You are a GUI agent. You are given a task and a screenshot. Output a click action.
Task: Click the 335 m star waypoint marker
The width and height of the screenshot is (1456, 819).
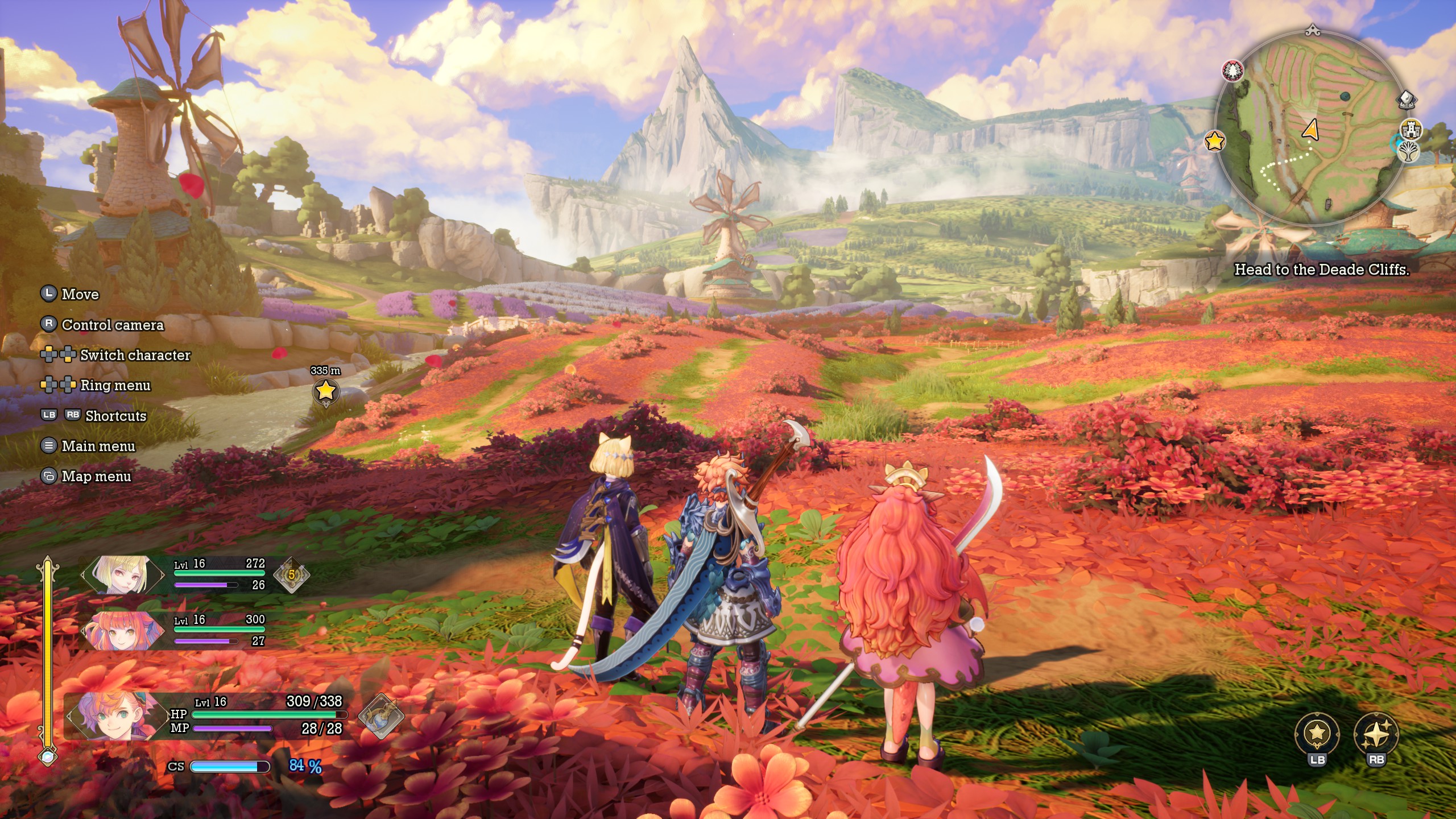point(326,391)
